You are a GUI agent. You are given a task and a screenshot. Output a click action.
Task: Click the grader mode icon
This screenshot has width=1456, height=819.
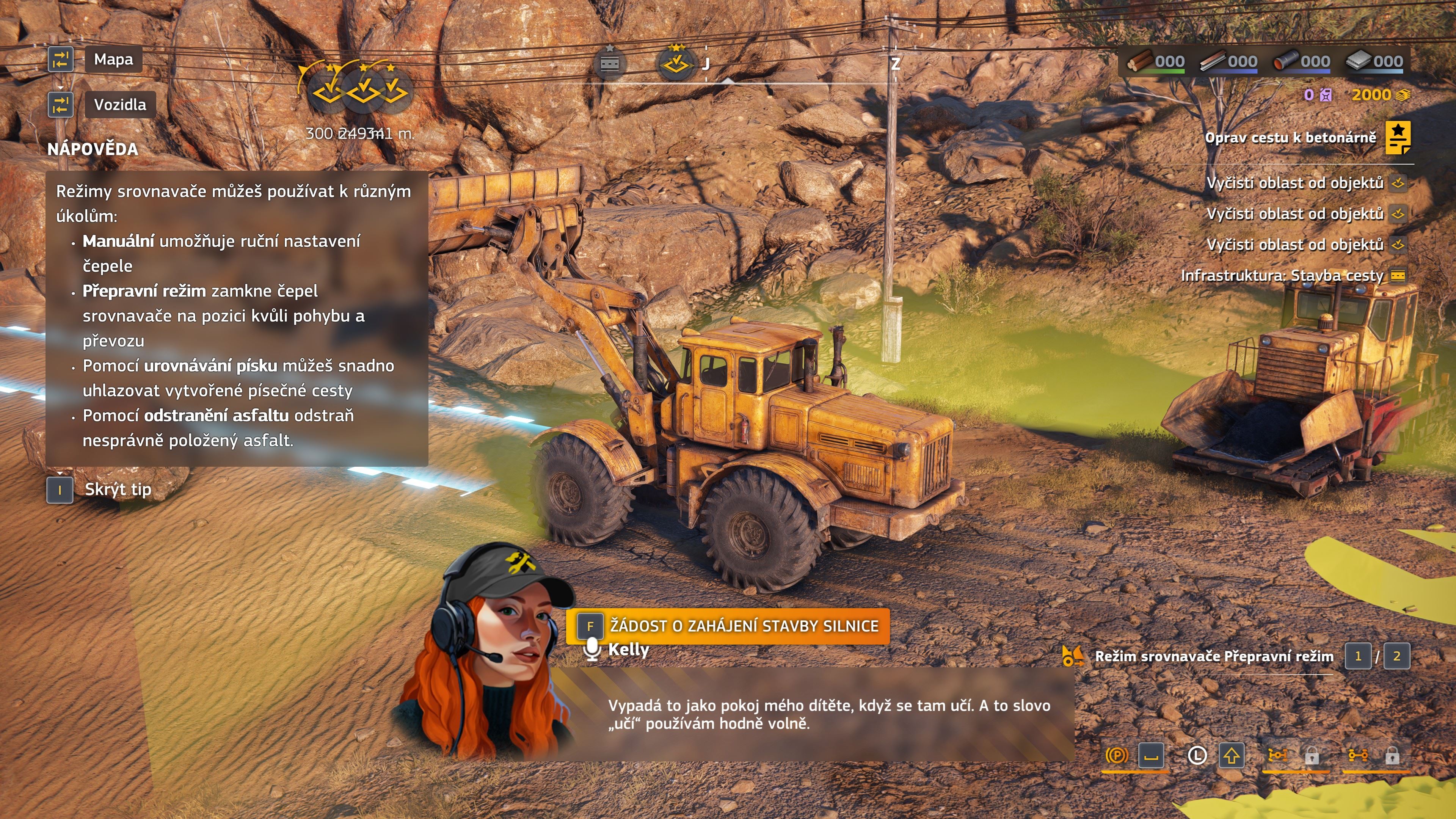point(1072,656)
